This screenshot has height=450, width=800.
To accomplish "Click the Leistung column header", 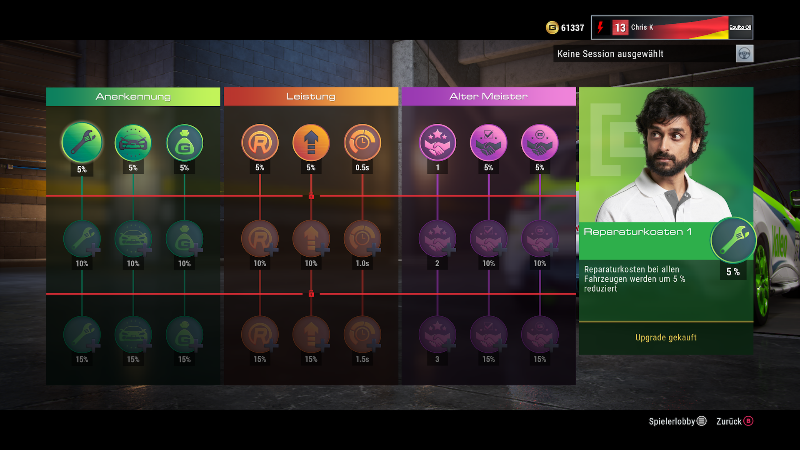I will click(311, 96).
